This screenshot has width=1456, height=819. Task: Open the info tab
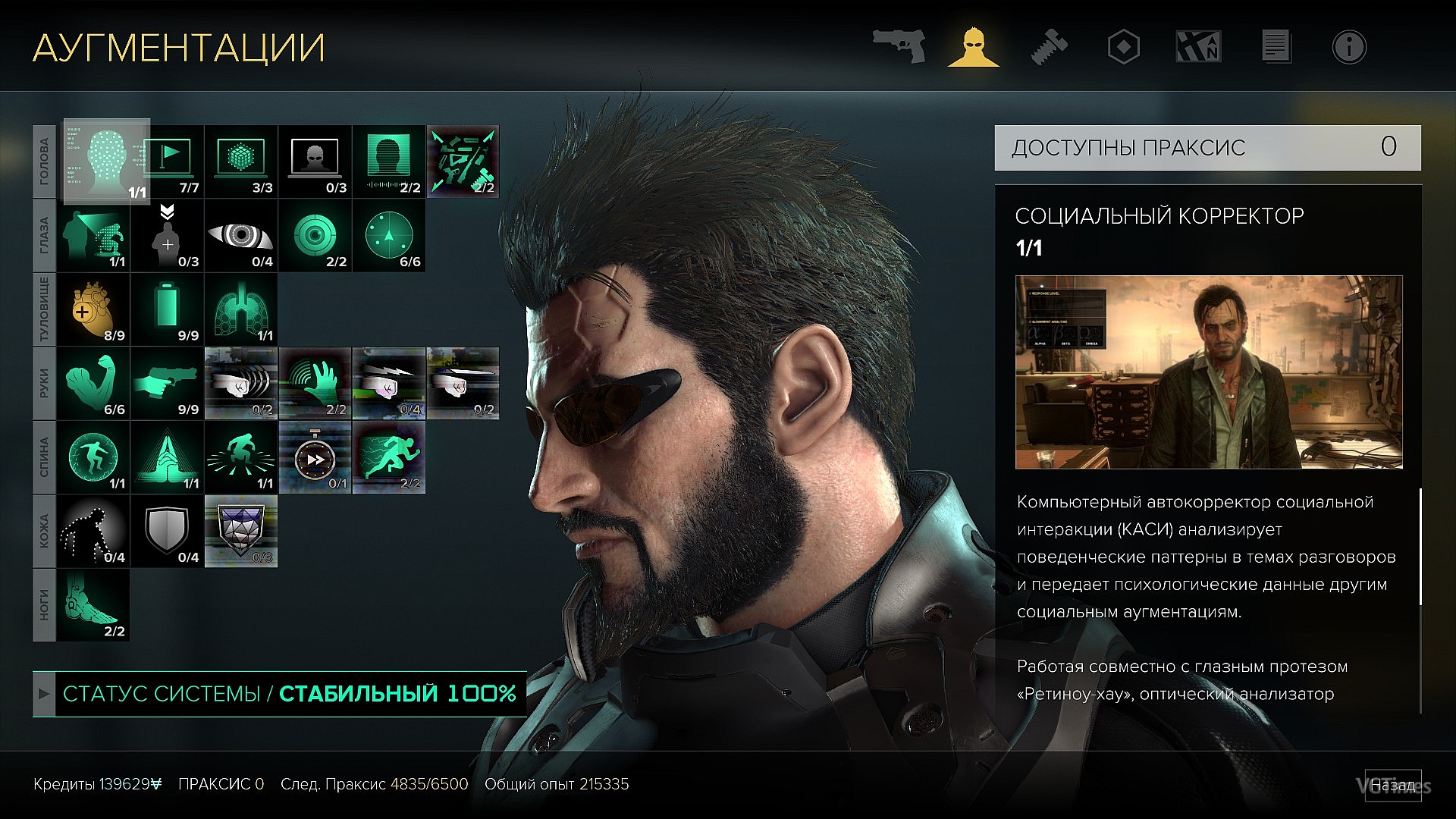(1349, 47)
